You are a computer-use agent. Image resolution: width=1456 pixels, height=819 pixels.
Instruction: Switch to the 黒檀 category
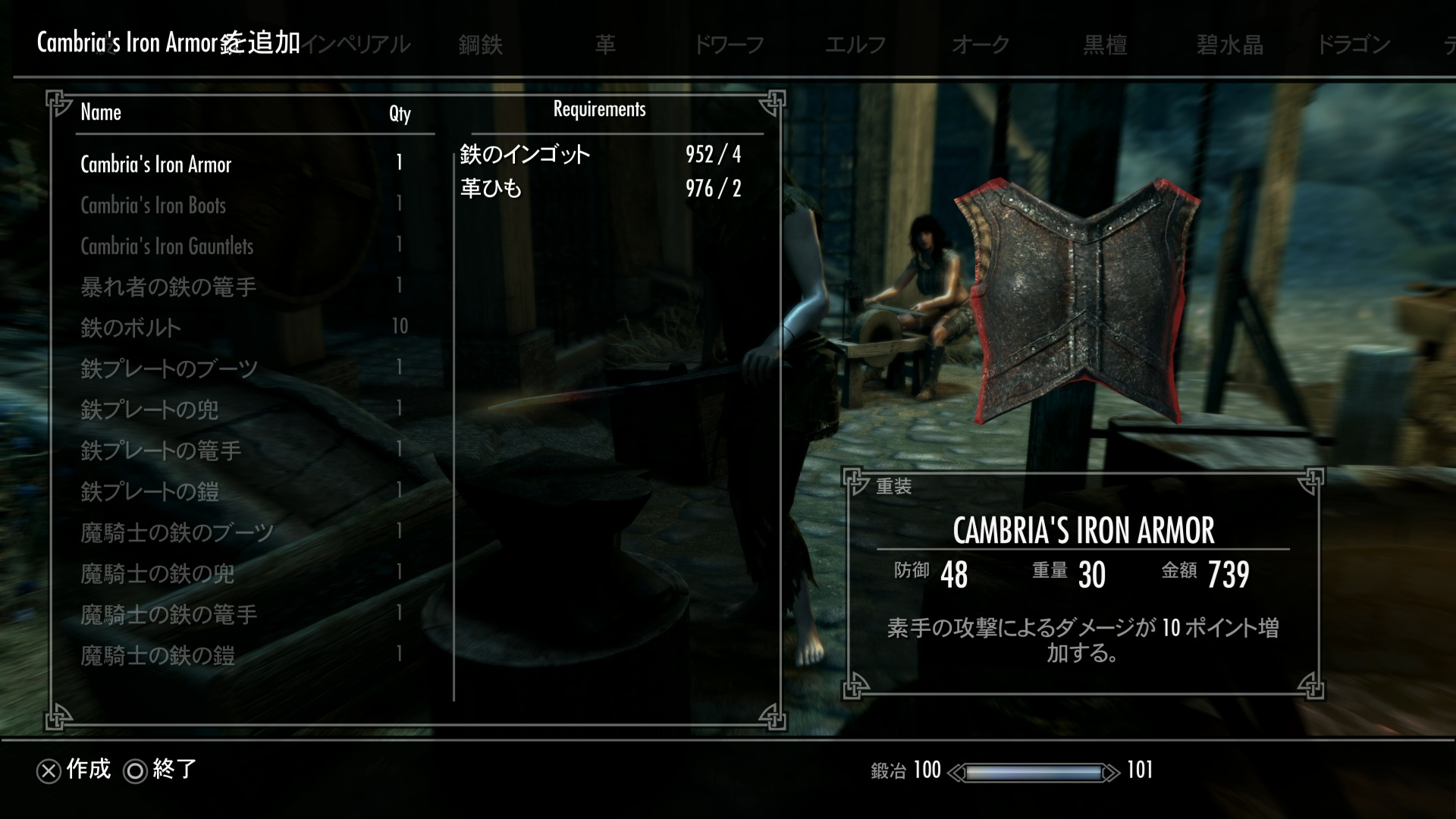tap(1105, 45)
